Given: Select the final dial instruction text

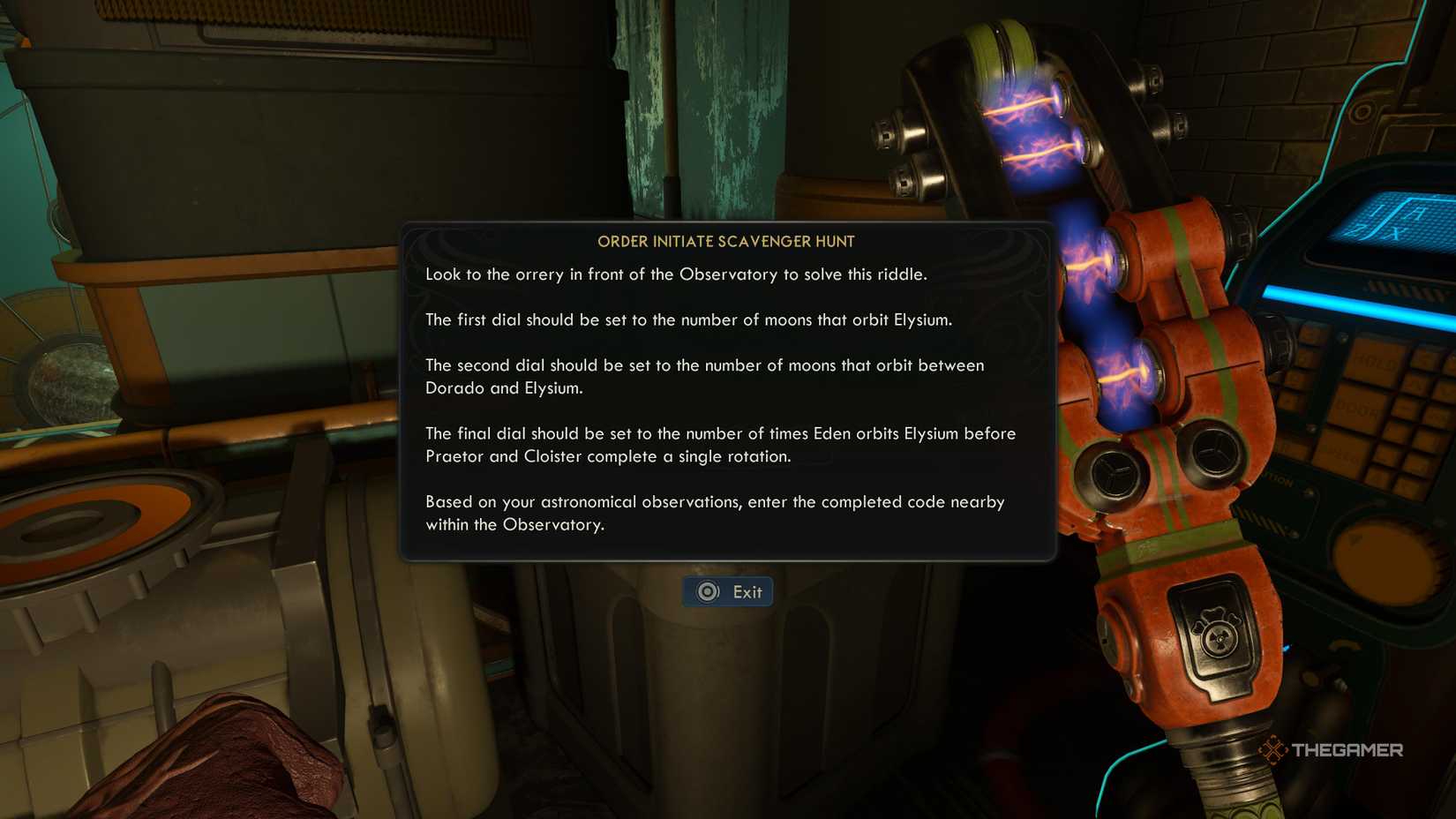Looking at the screenshot, I should 720,445.
